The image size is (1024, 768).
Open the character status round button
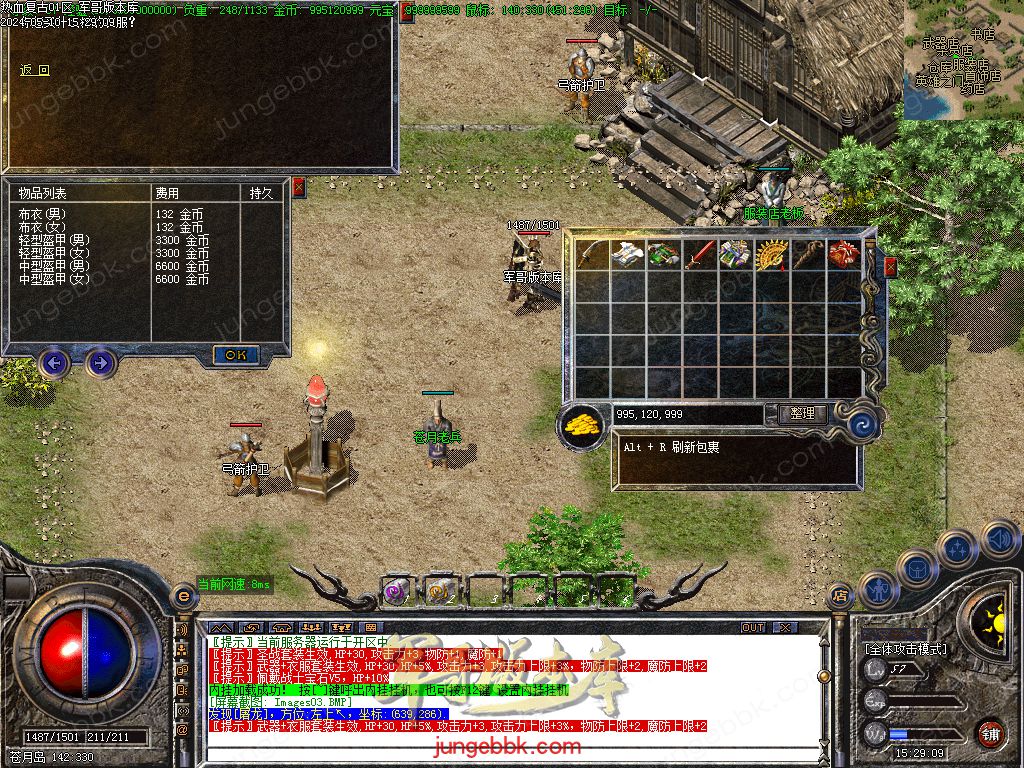pyautogui.click(x=879, y=590)
